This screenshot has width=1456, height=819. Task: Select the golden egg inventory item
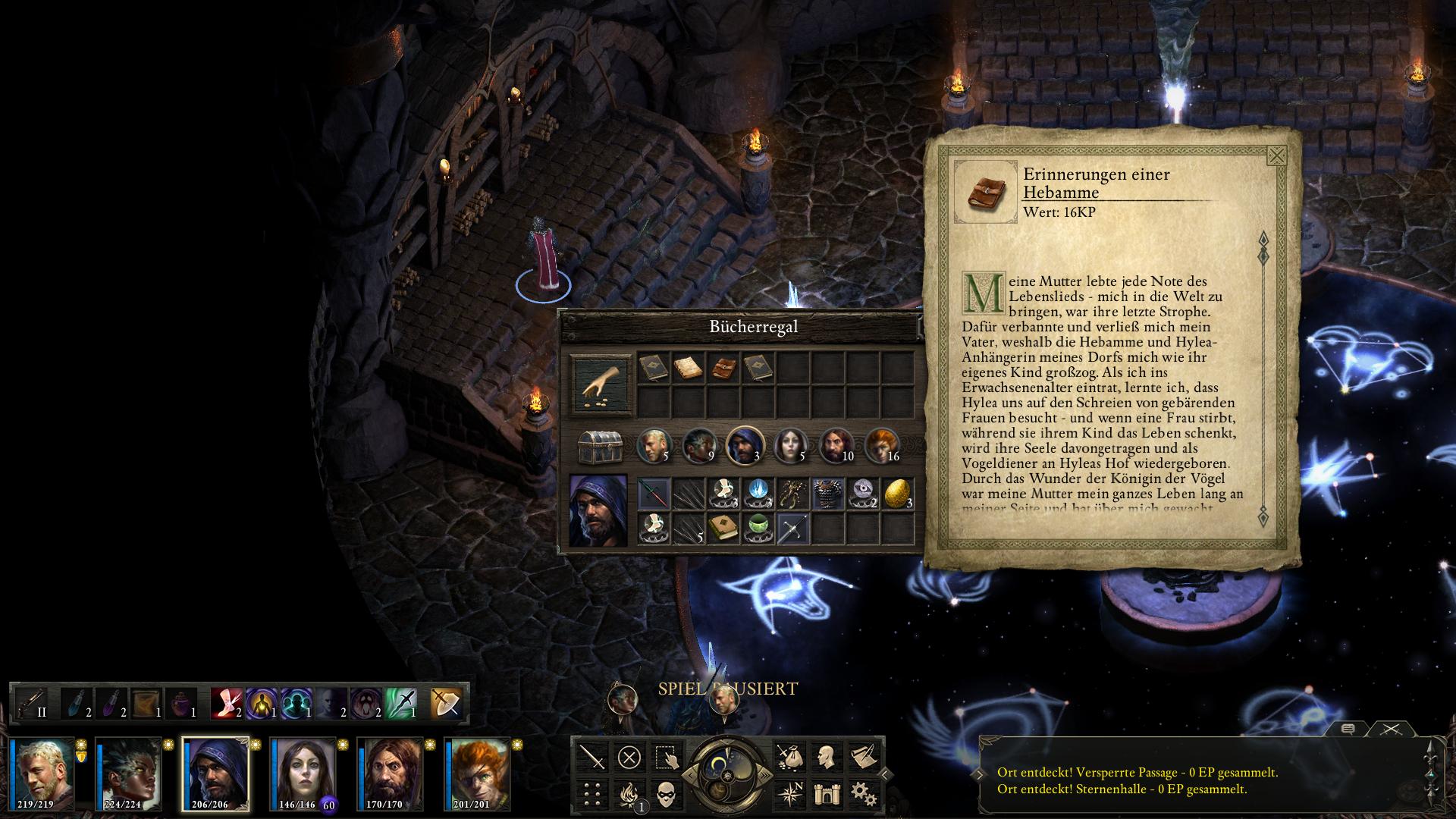(x=897, y=494)
